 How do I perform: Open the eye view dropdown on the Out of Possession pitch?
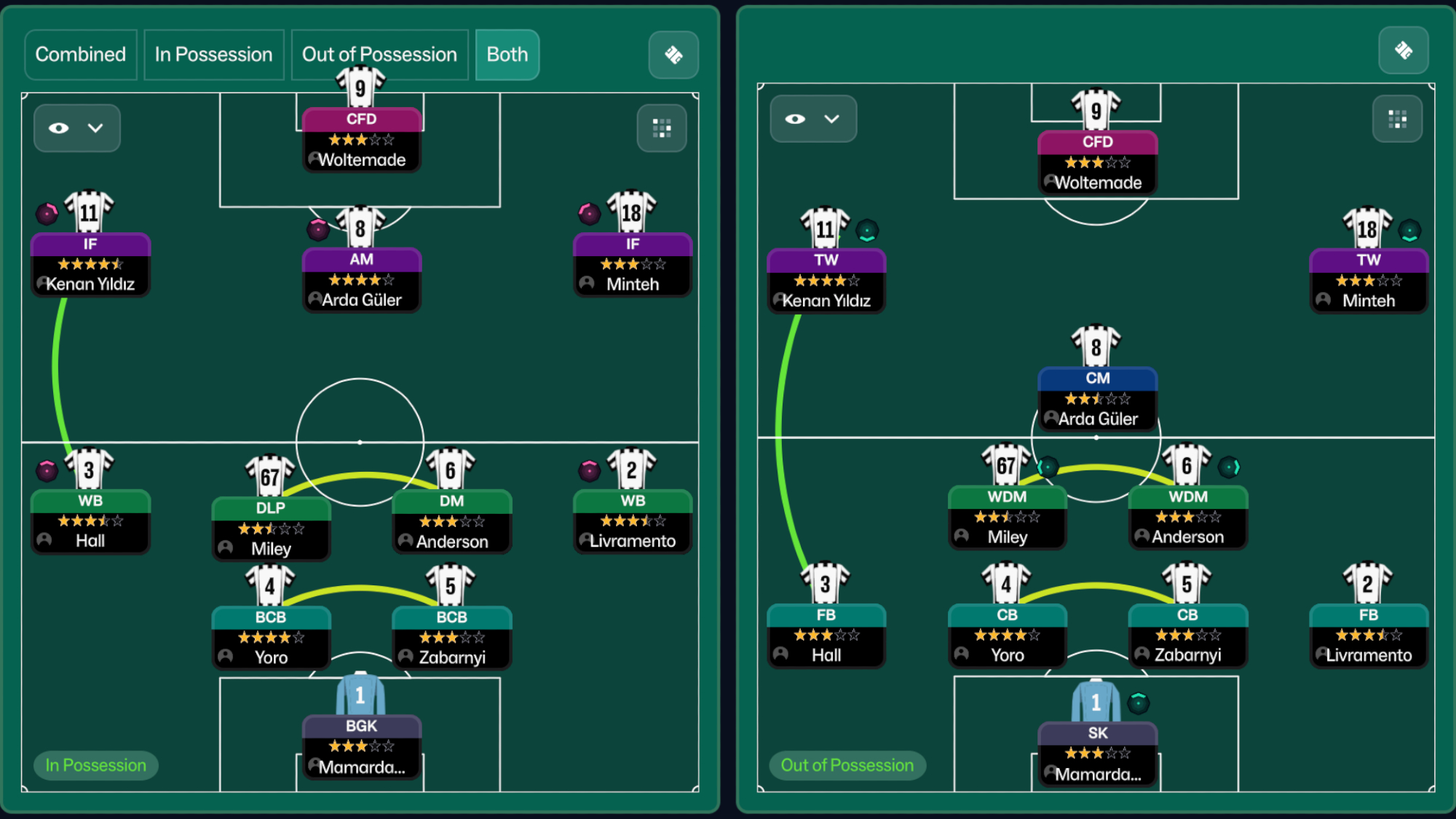click(x=812, y=119)
